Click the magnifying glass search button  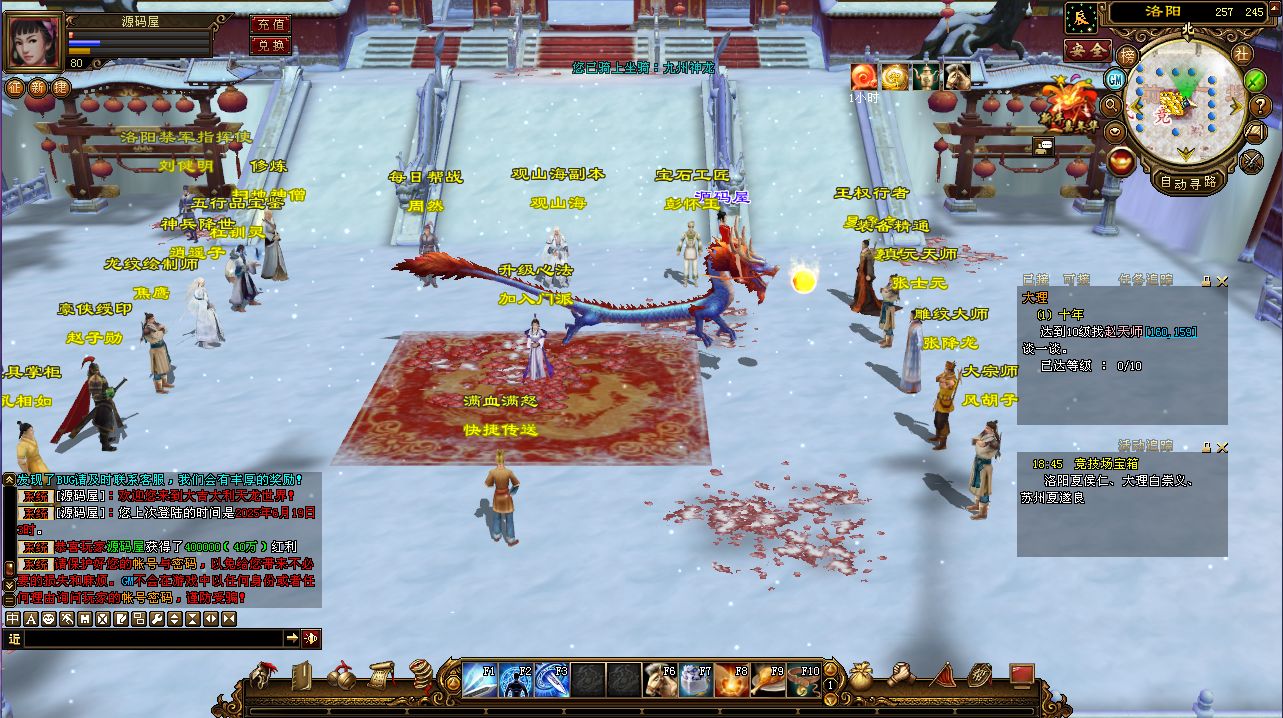(1110, 105)
